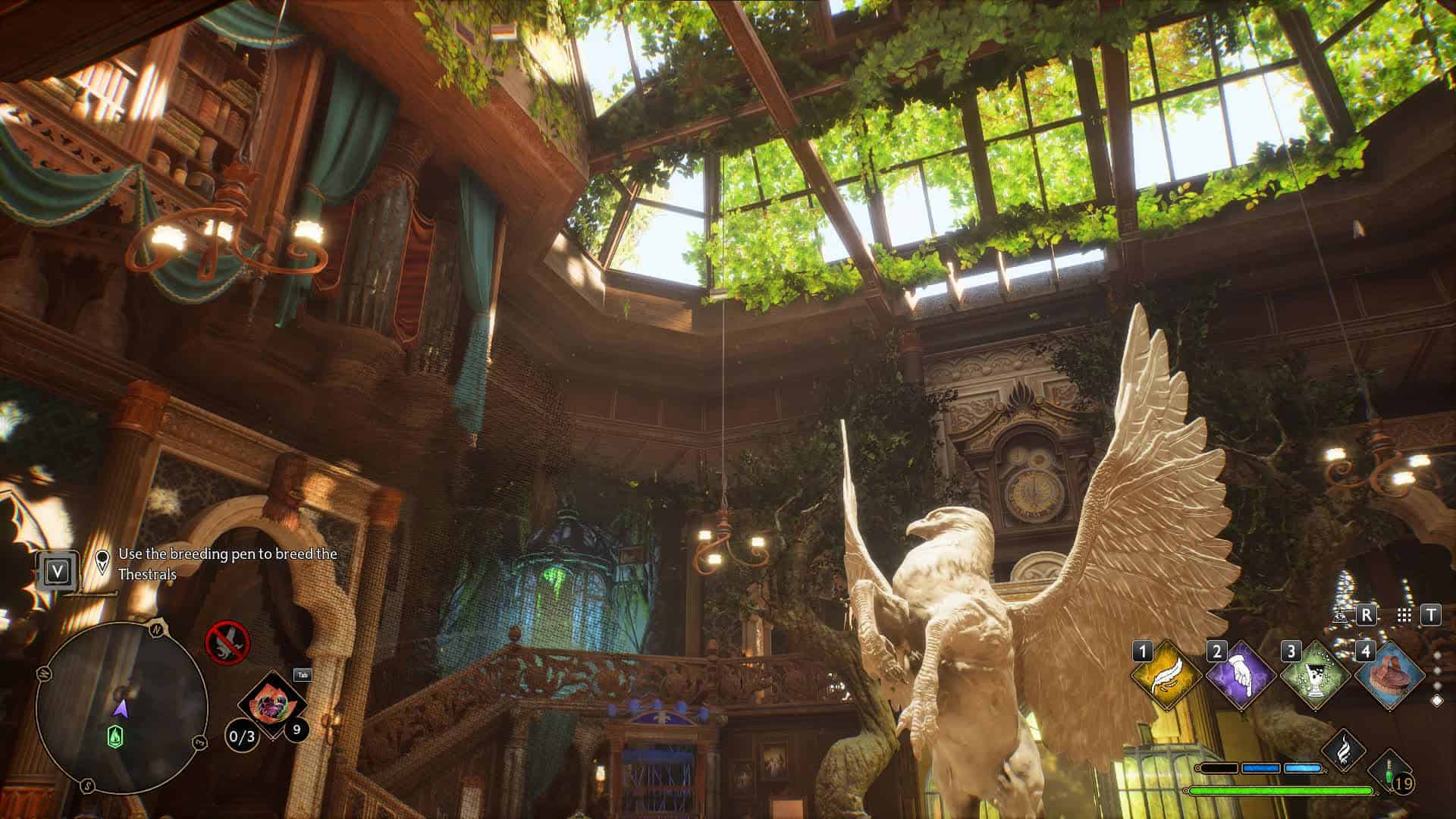The width and height of the screenshot is (1456, 819).
Task: Click the Ancient Magic flame icon
Action: tap(1344, 751)
